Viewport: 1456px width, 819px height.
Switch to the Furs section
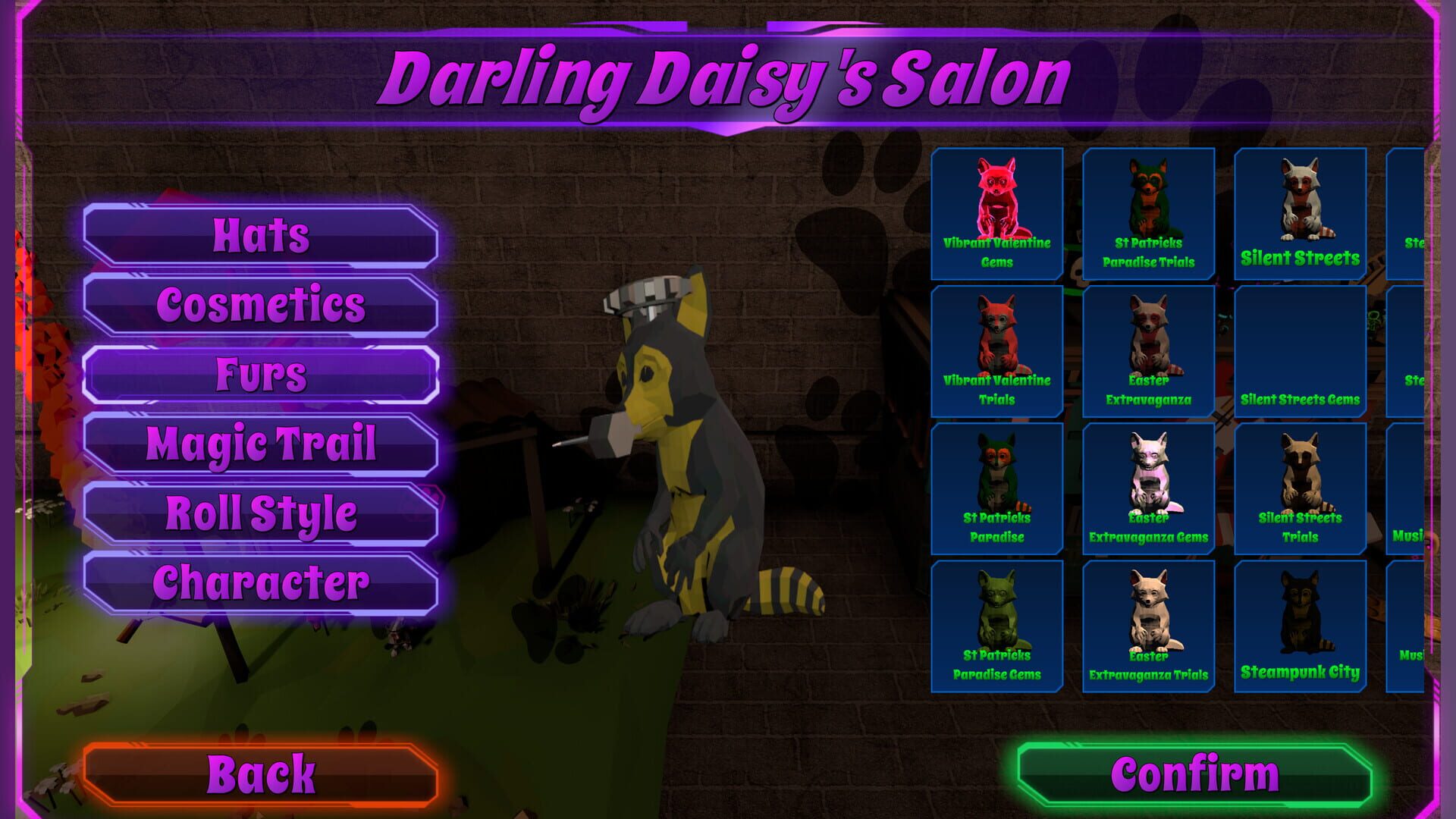click(x=262, y=374)
